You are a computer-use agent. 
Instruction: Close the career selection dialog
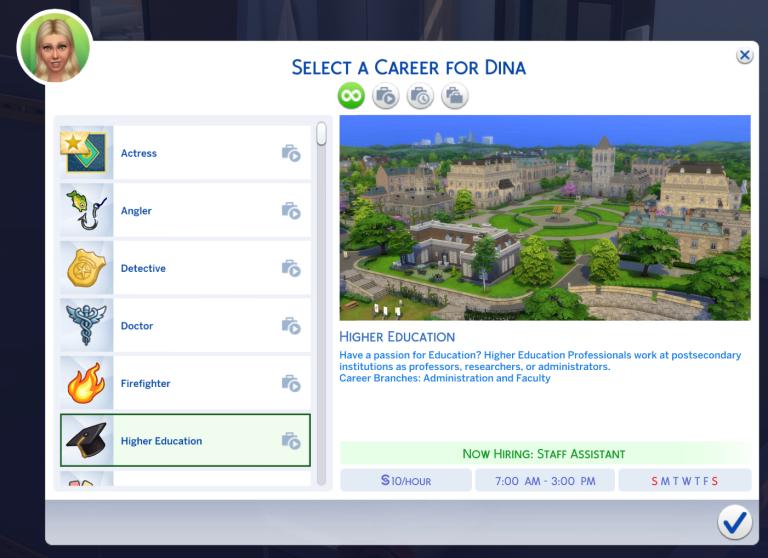pyautogui.click(x=744, y=56)
